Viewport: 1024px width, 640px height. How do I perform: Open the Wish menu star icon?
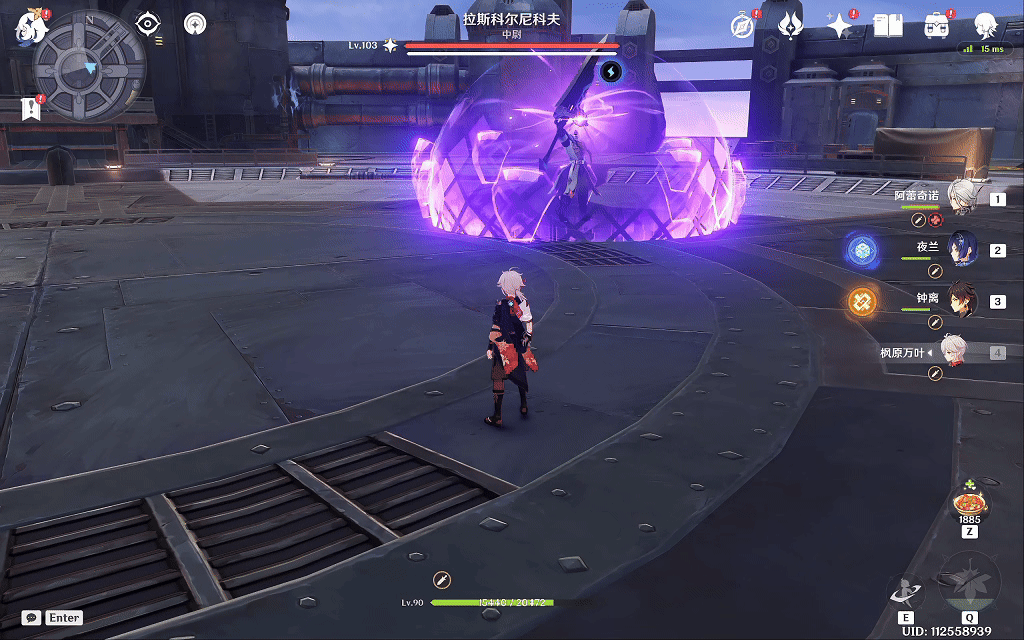click(839, 26)
